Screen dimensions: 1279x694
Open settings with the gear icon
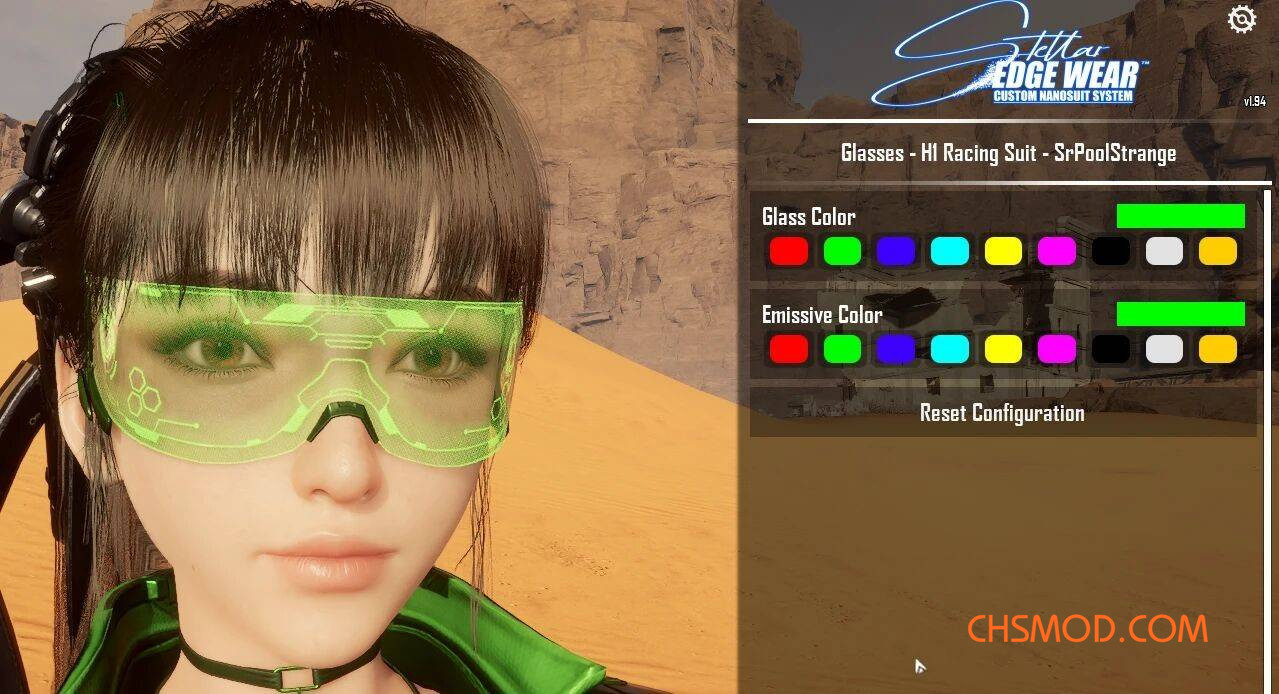1241,20
